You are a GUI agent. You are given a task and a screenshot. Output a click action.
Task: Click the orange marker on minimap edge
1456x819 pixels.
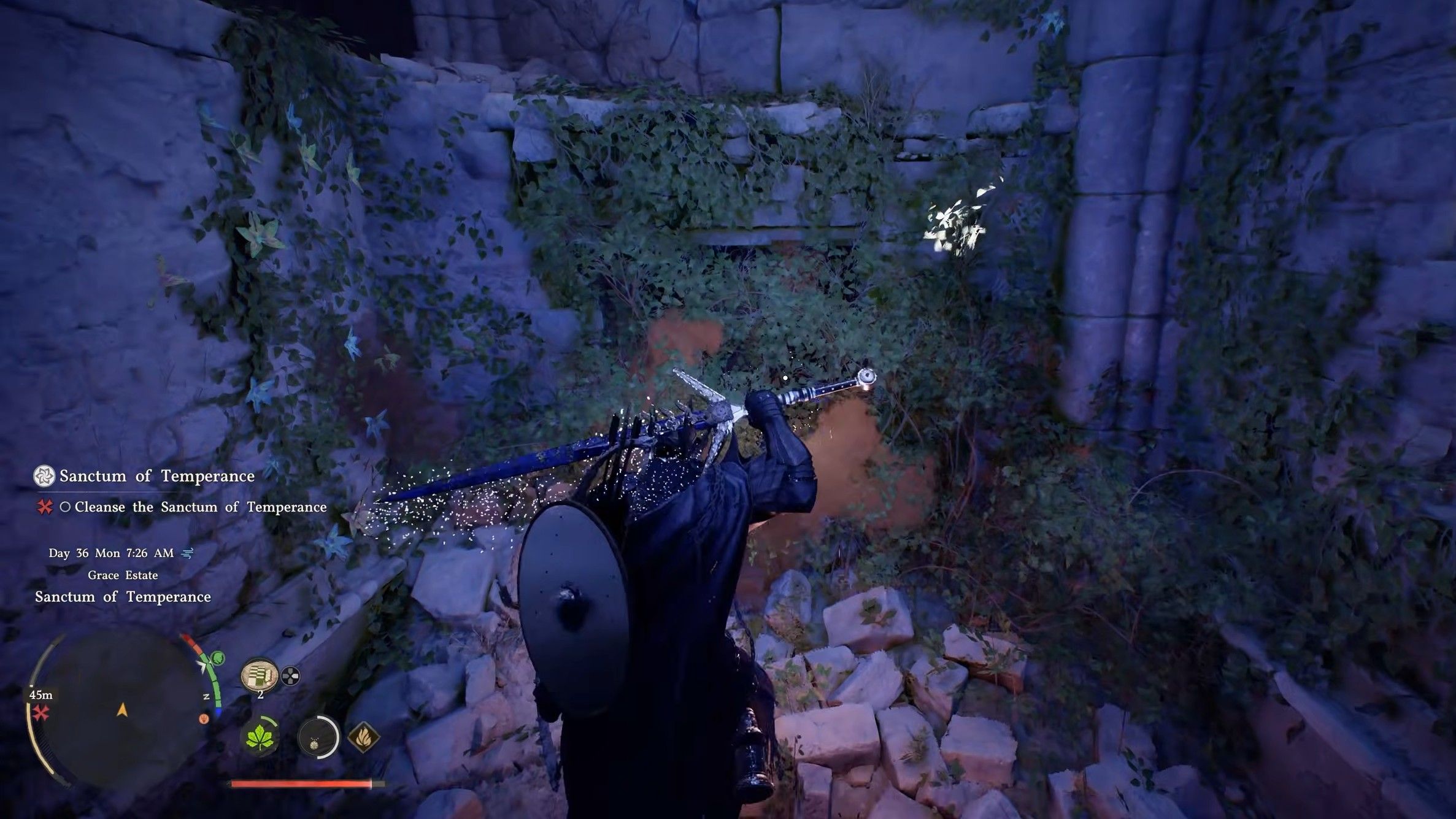tap(204, 718)
